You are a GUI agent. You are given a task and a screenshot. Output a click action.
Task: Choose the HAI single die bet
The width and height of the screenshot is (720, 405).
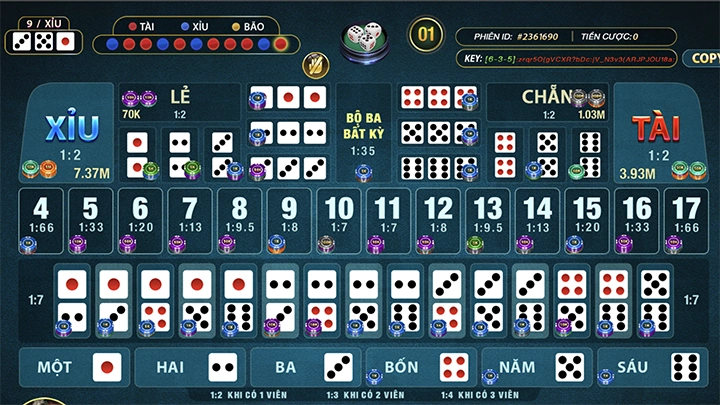coord(192,367)
